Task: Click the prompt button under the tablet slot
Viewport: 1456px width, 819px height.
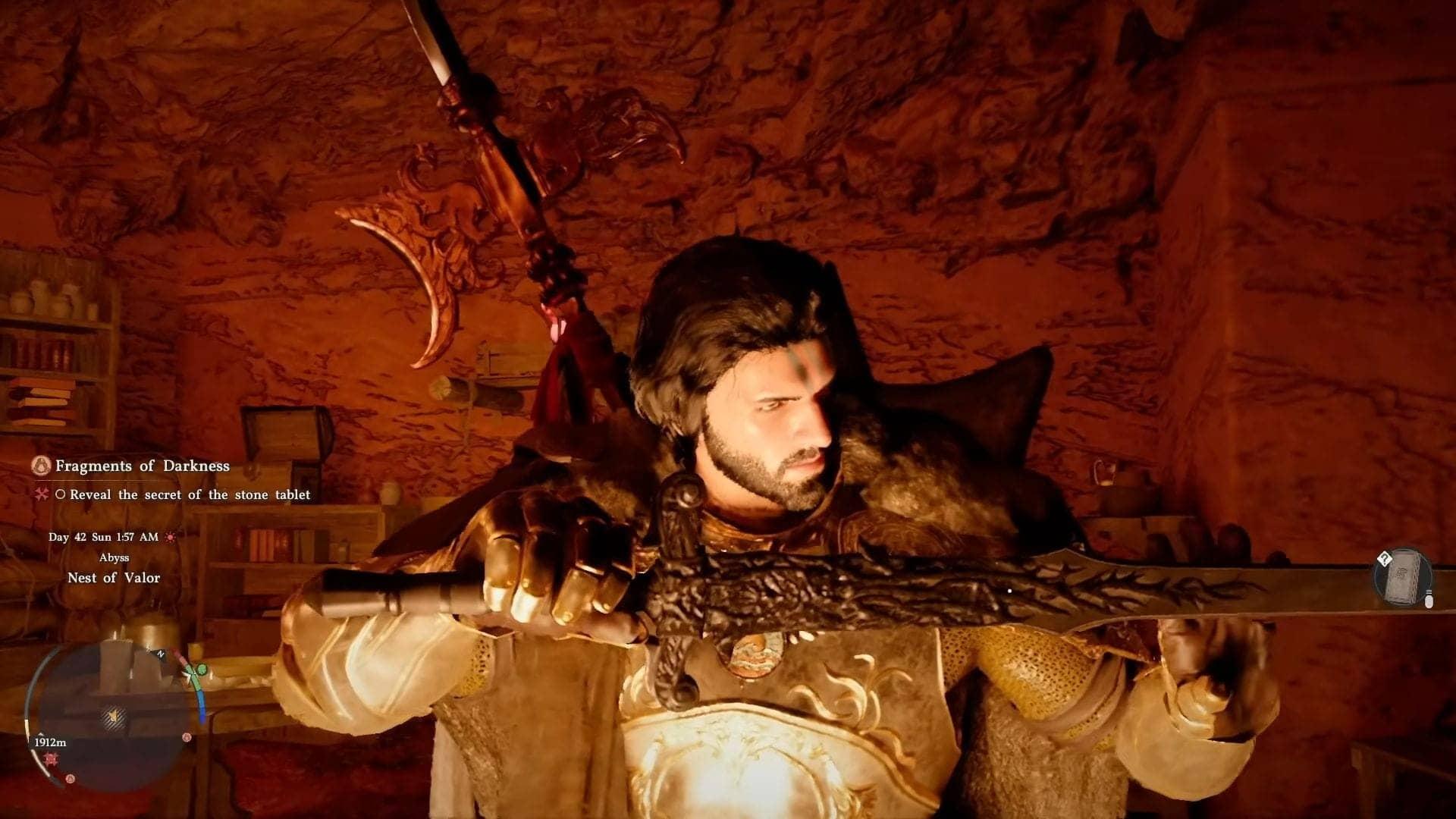Action: [1429, 601]
